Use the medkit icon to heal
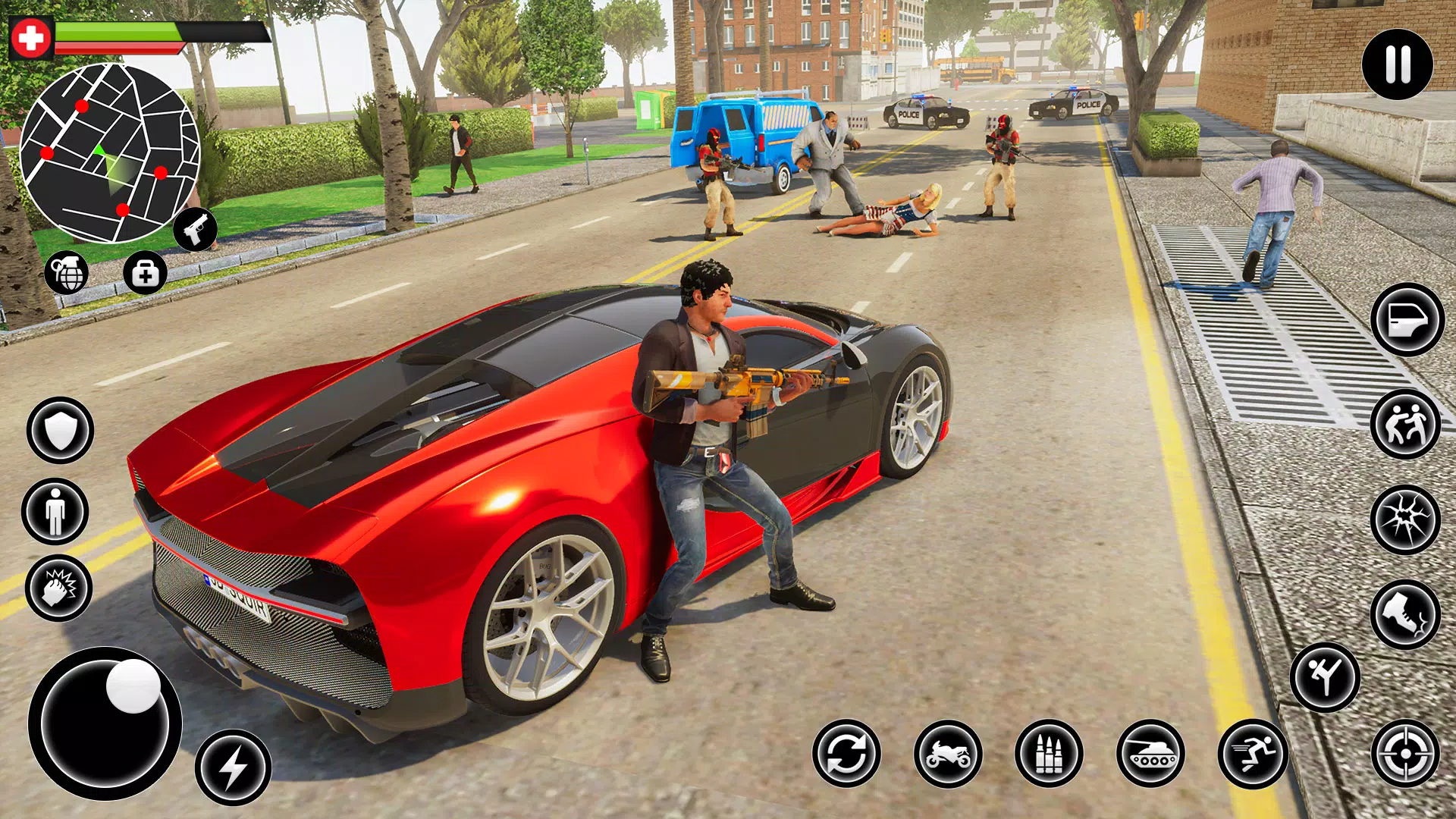This screenshot has height=819, width=1456. pyautogui.click(x=145, y=273)
